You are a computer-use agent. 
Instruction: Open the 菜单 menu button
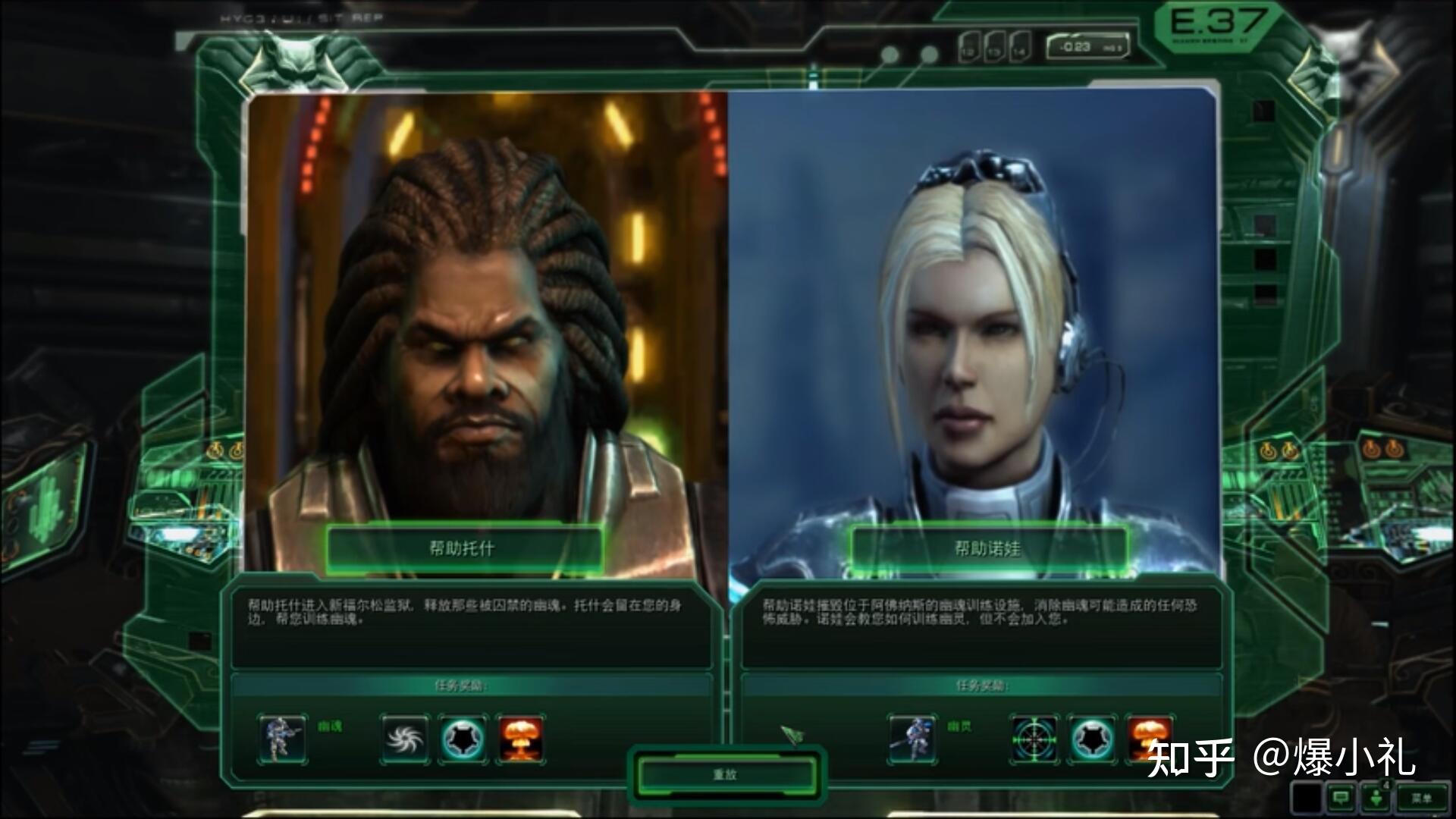tap(1421, 798)
